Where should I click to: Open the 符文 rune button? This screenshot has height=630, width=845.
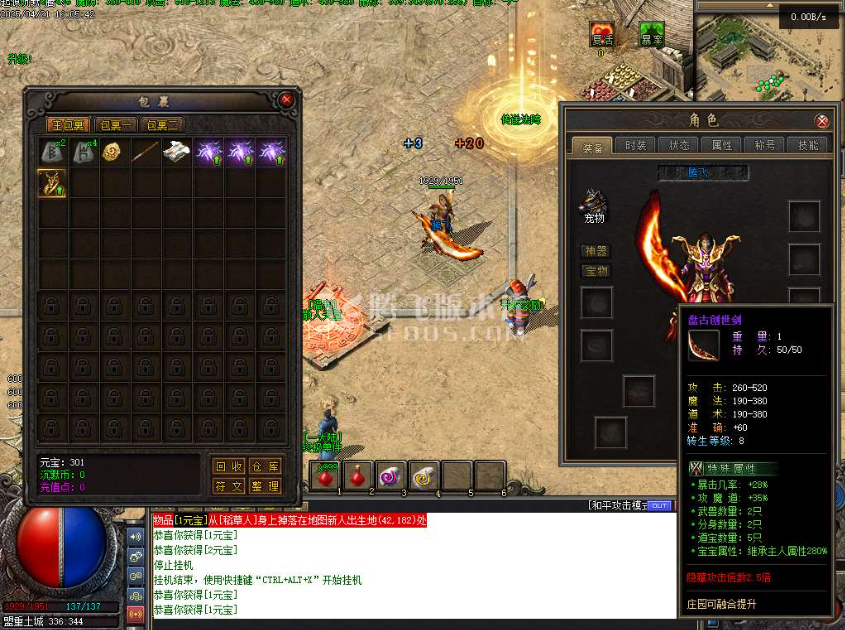click(229, 486)
